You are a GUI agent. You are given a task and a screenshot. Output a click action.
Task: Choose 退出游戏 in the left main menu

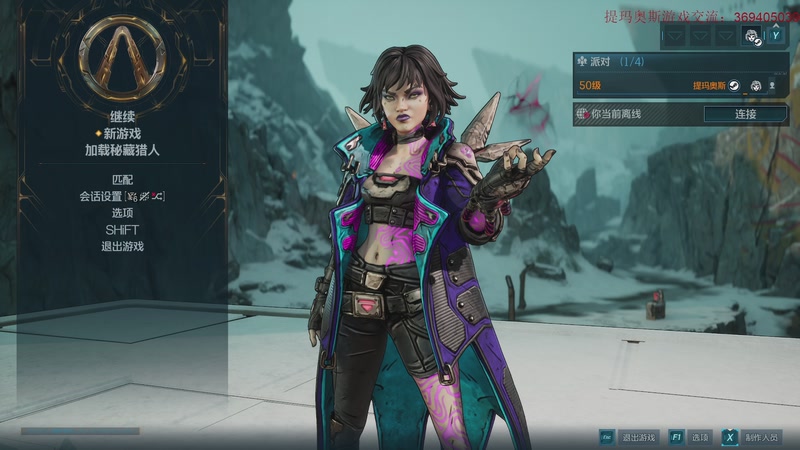(x=123, y=246)
